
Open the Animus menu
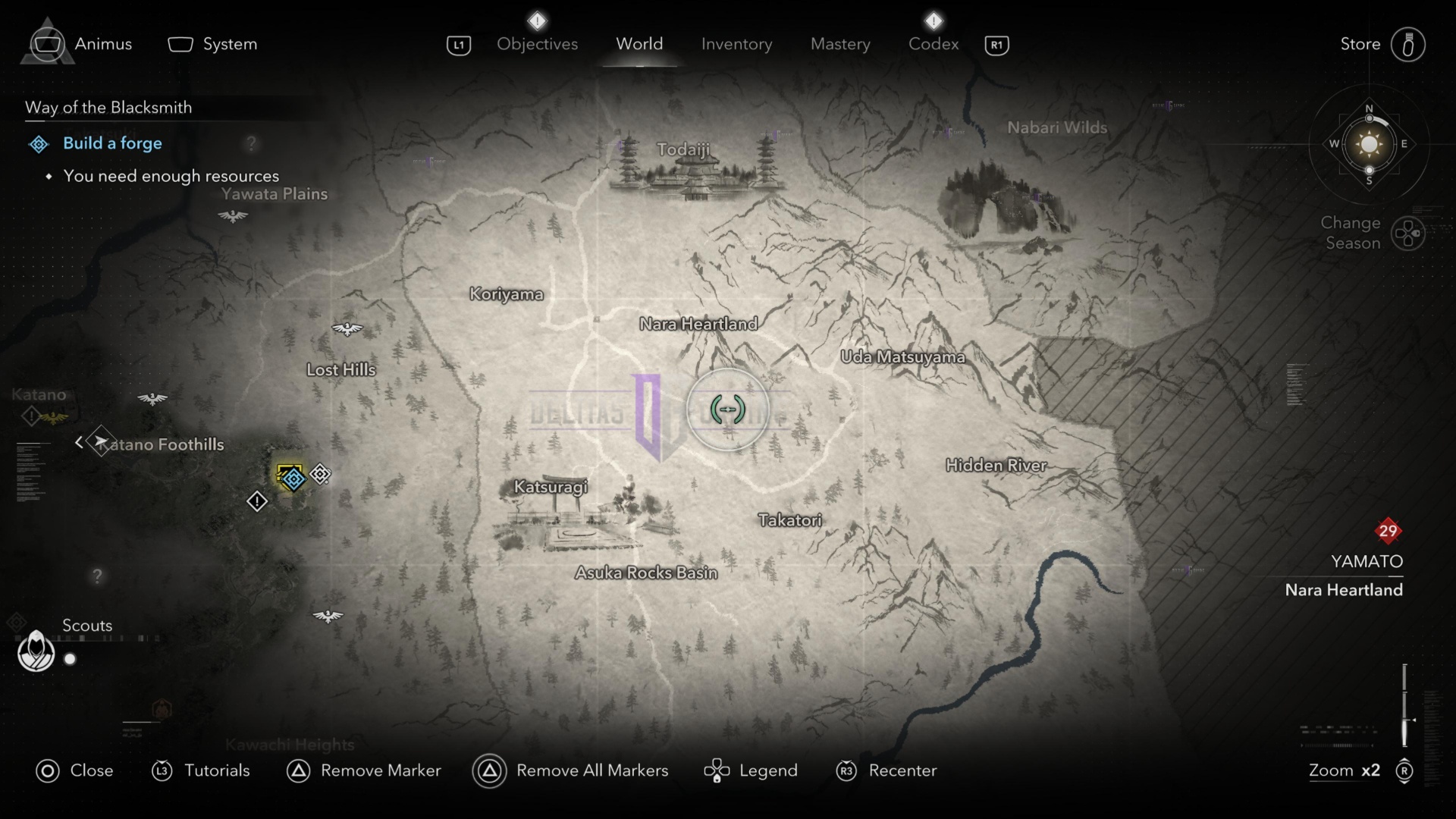click(80, 44)
